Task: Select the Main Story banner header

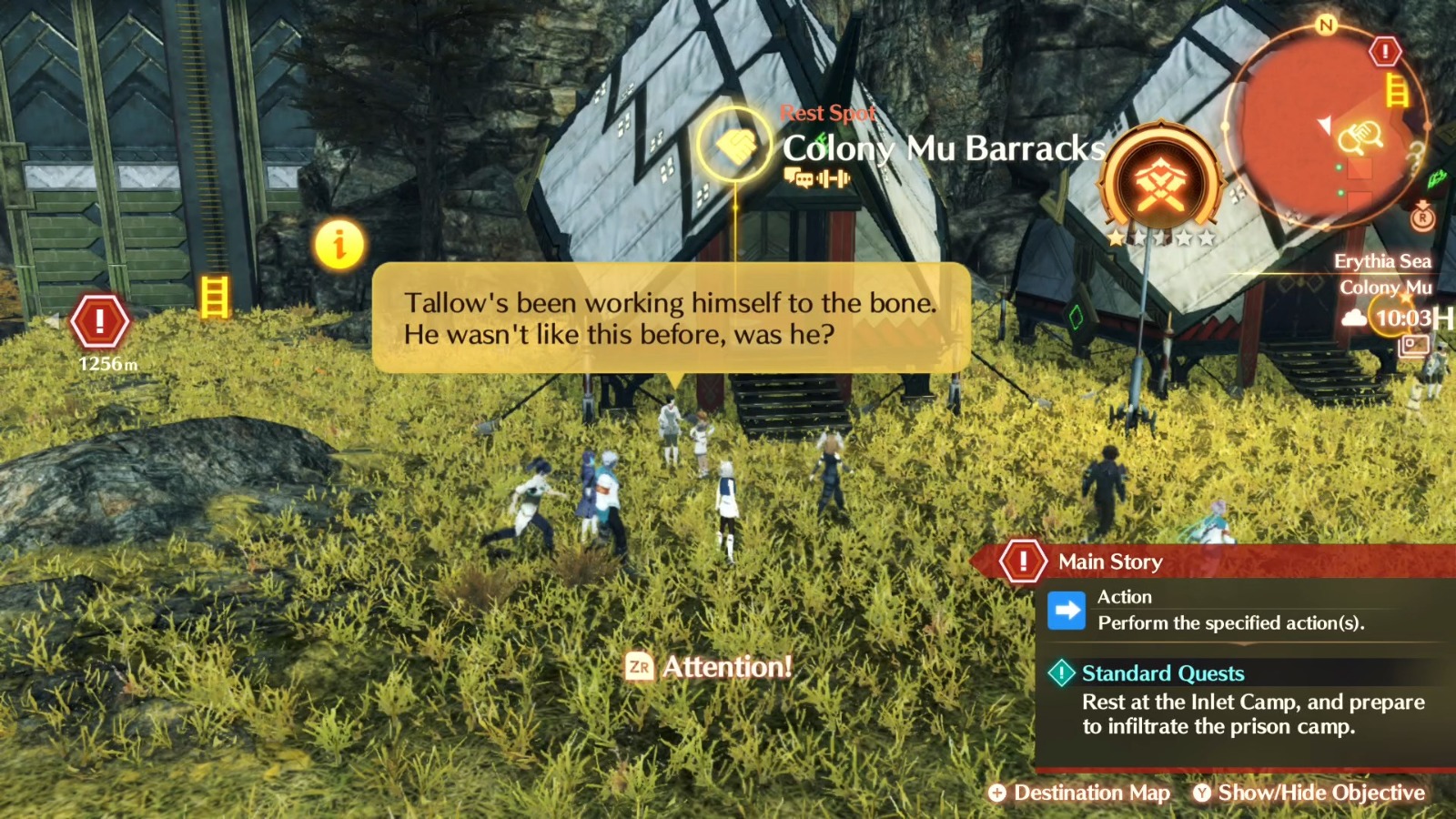Action: [1110, 561]
